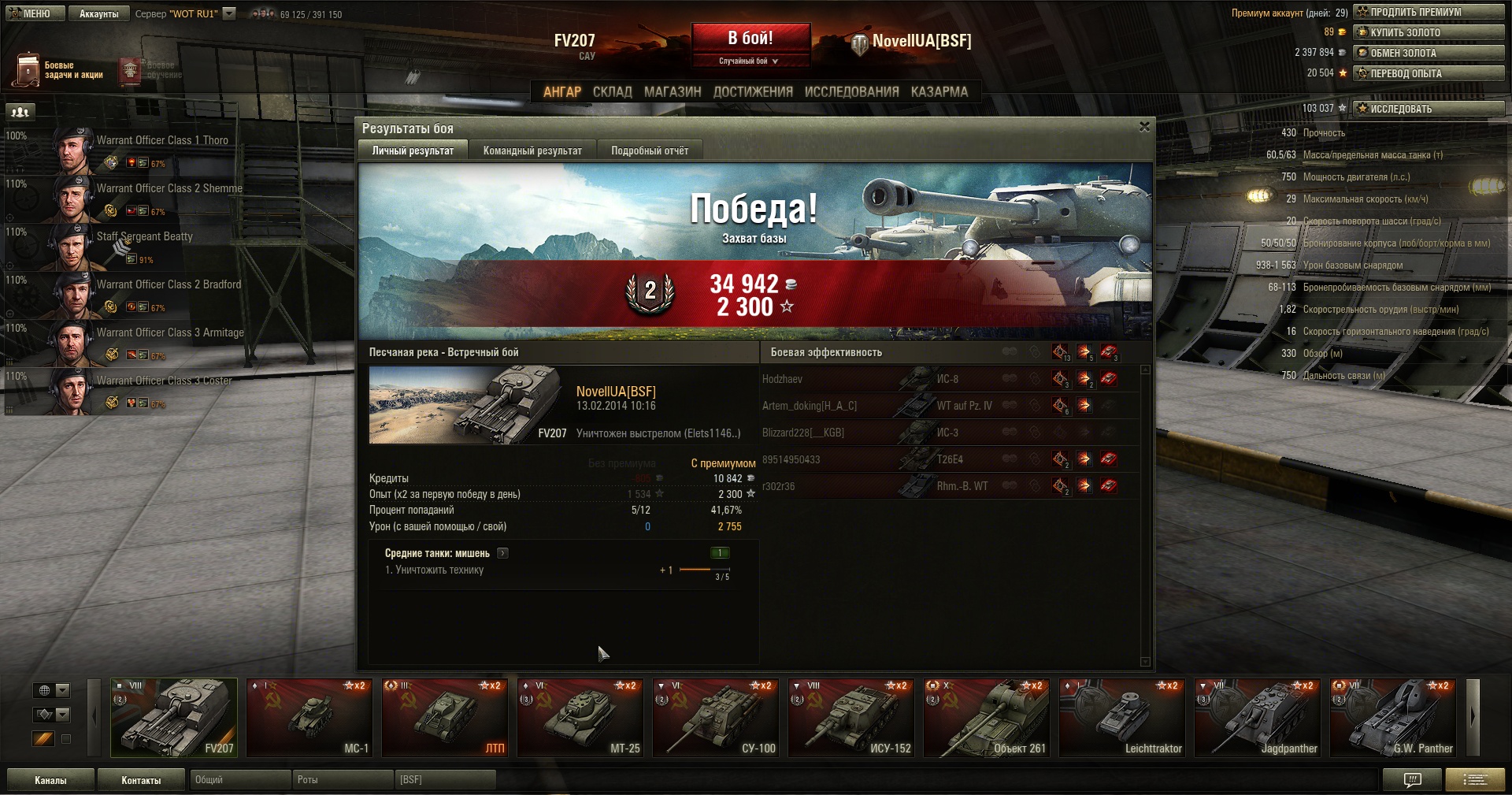Open the Аккаунты button
Screen dimensions: 1512x795
point(98,13)
